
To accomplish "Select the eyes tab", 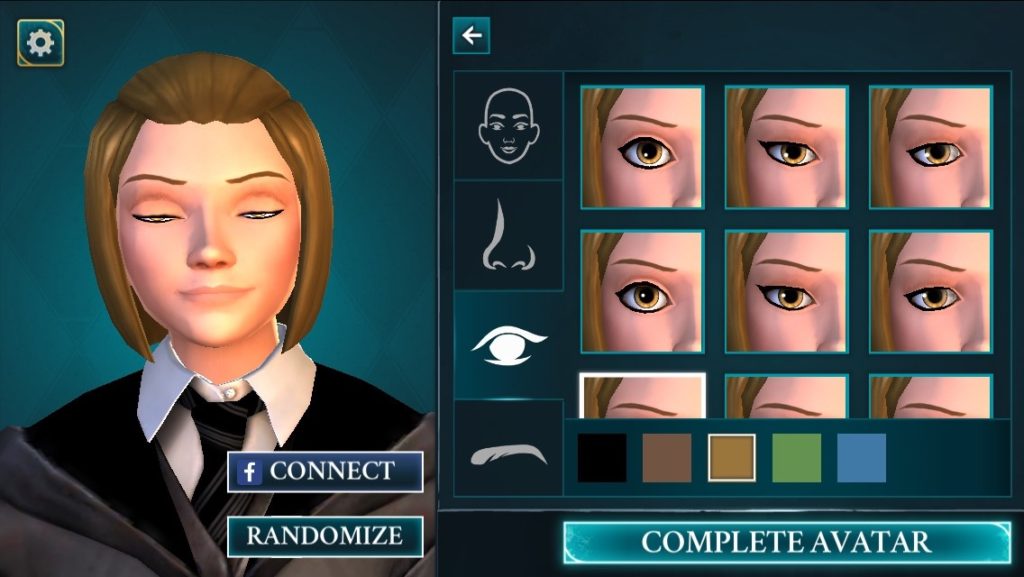I will (508, 344).
